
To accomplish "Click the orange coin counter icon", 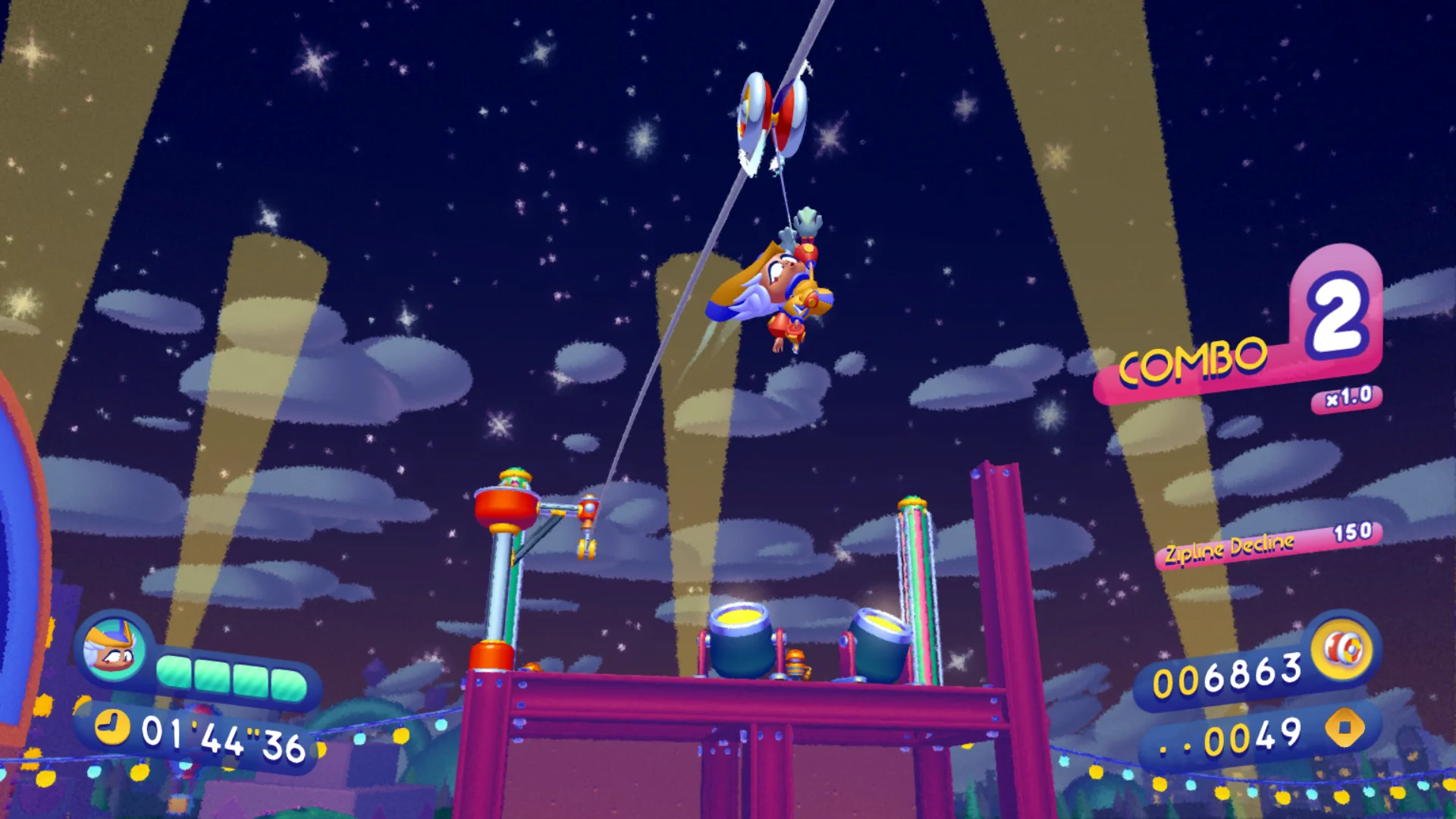I will point(1344,728).
